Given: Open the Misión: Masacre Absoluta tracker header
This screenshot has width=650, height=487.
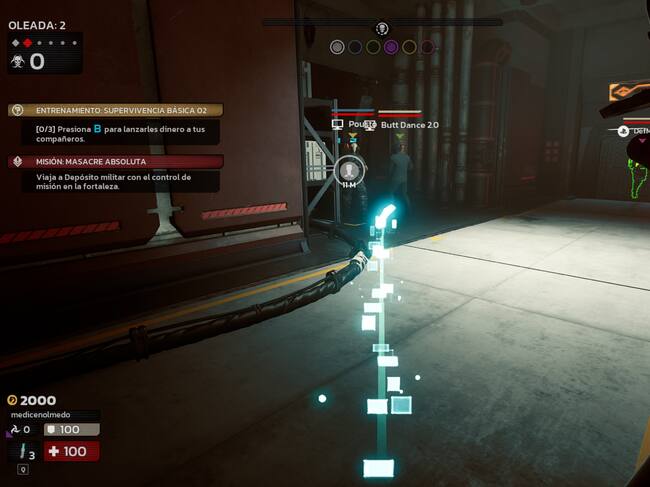Looking at the screenshot, I should (115, 161).
